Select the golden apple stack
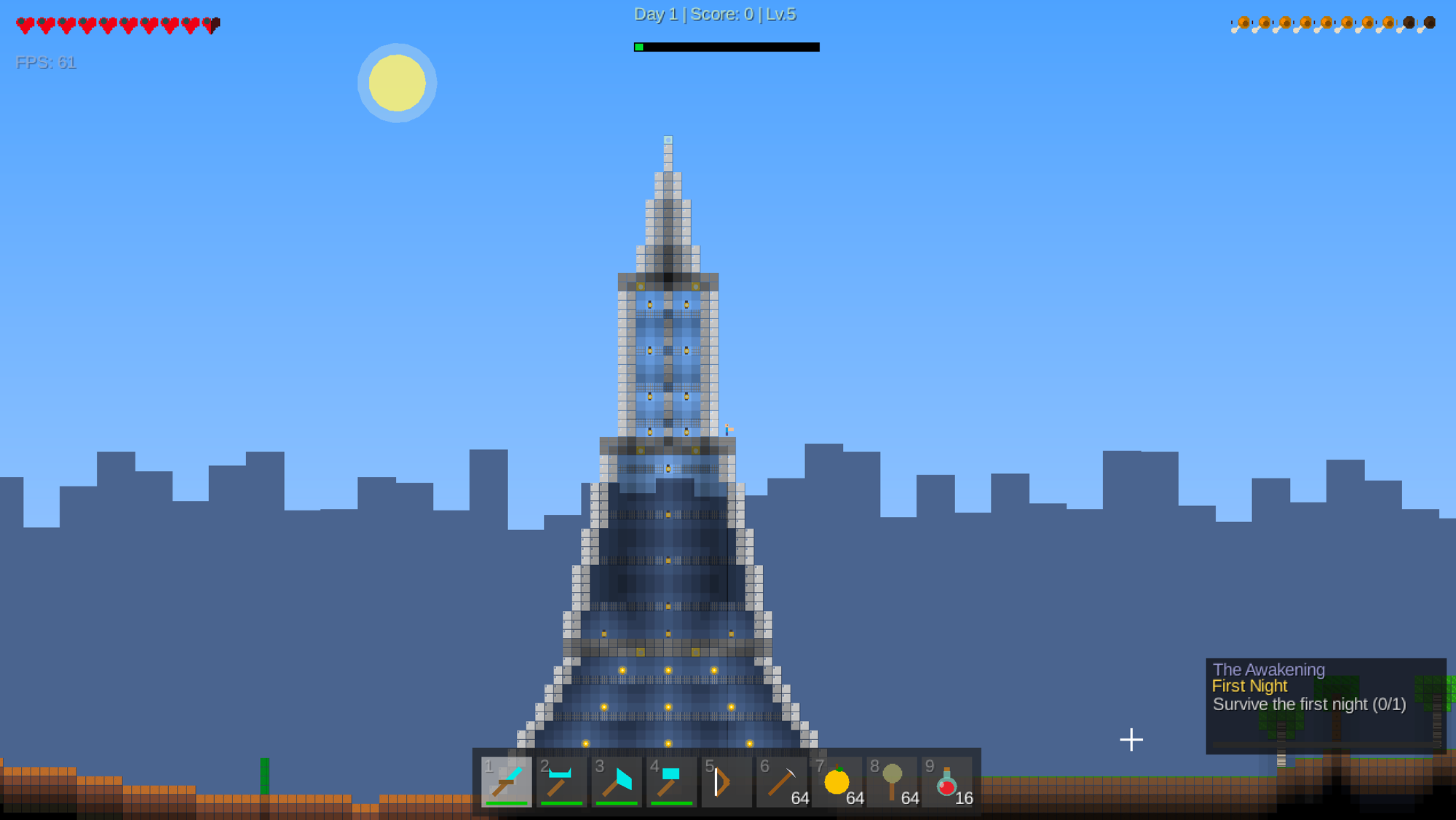Image resolution: width=1456 pixels, height=820 pixels. [837, 781]
